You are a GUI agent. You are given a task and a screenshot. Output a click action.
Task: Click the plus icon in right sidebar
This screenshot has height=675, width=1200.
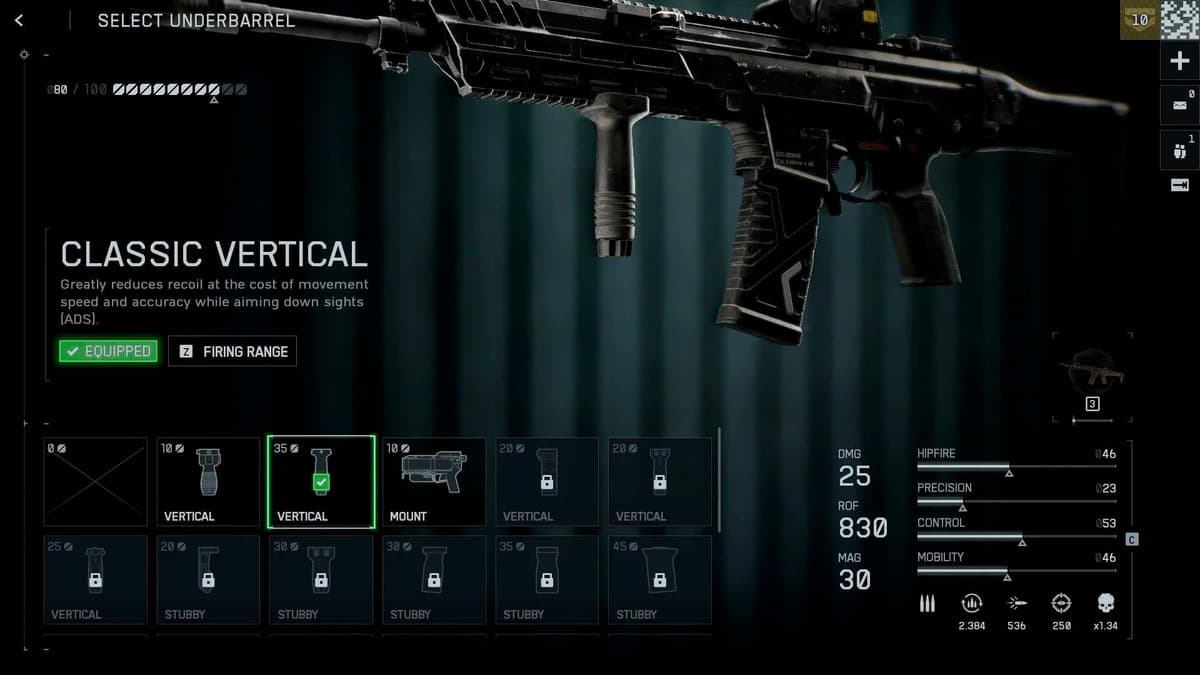point(1179,62)
